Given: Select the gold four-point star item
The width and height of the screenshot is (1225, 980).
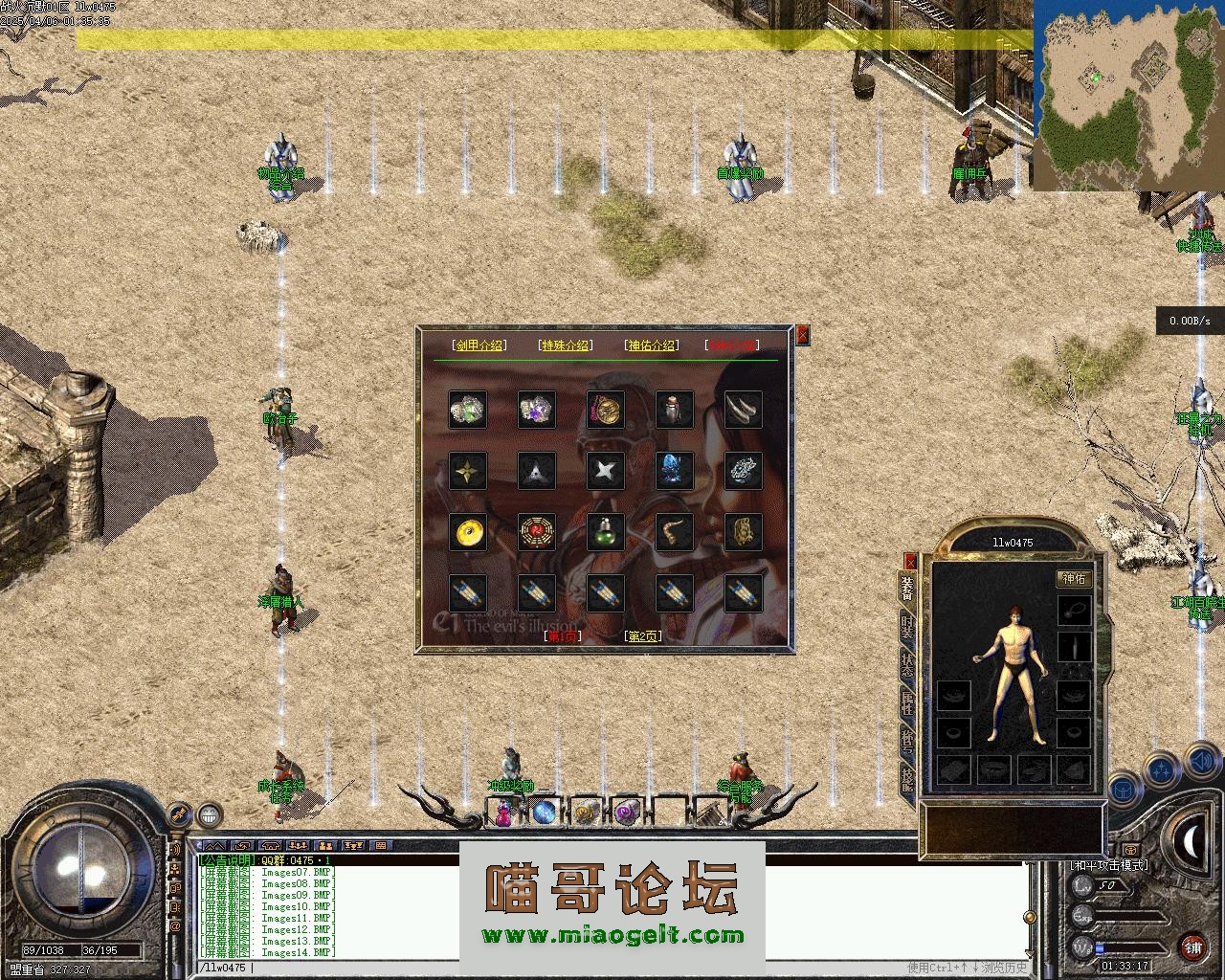Looking at the screenshot, I should coord(468,471).
